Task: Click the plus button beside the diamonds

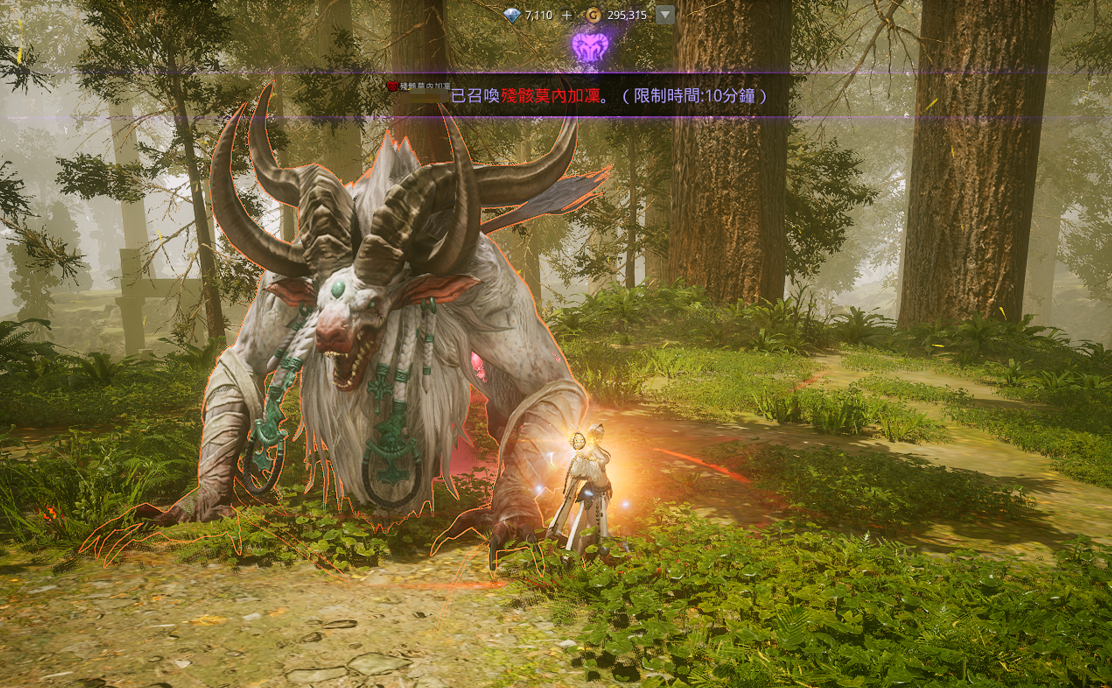Action: pos(567,15)
